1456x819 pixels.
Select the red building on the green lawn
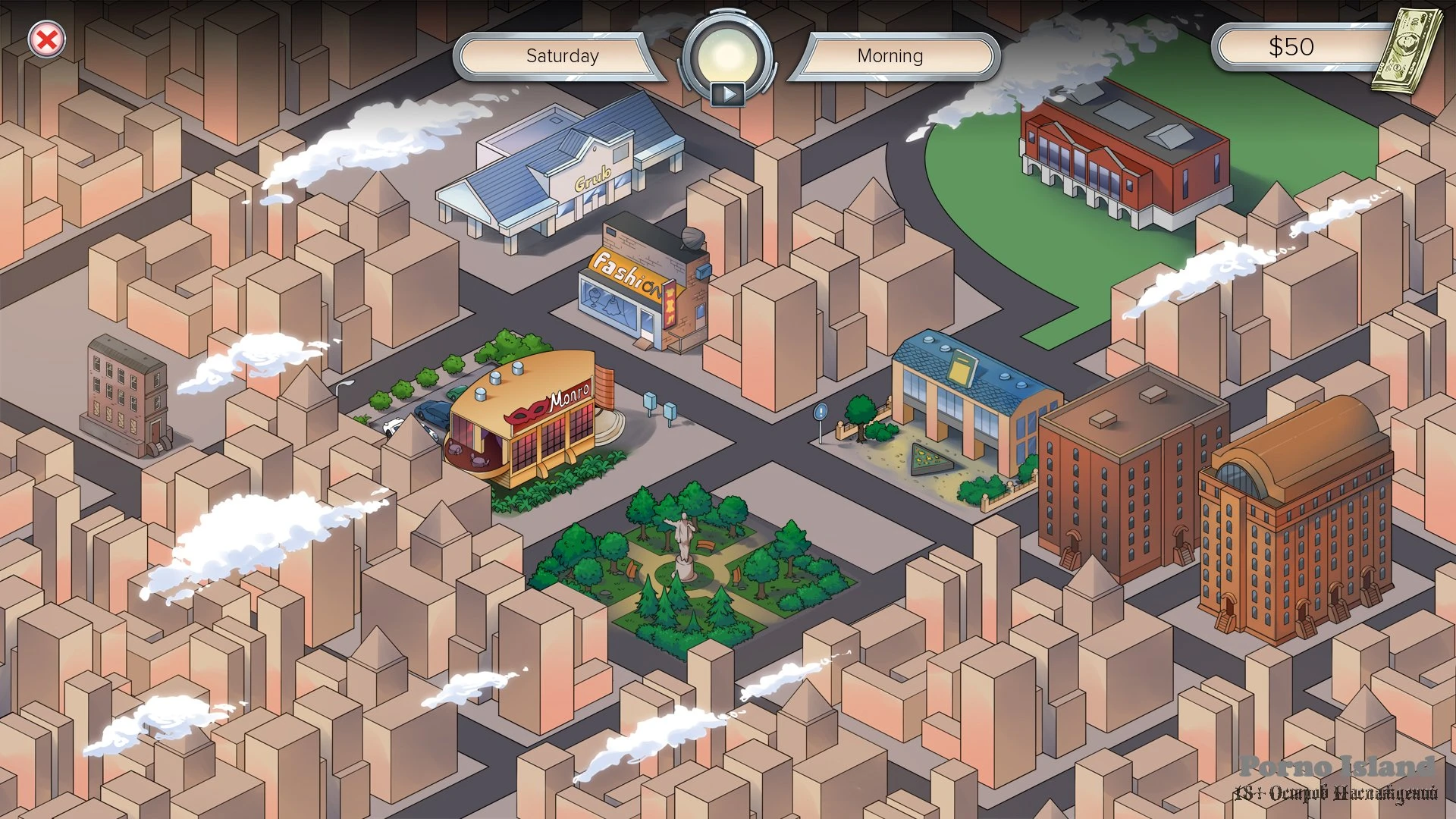pyautogui.click(x=1122, y=155)
